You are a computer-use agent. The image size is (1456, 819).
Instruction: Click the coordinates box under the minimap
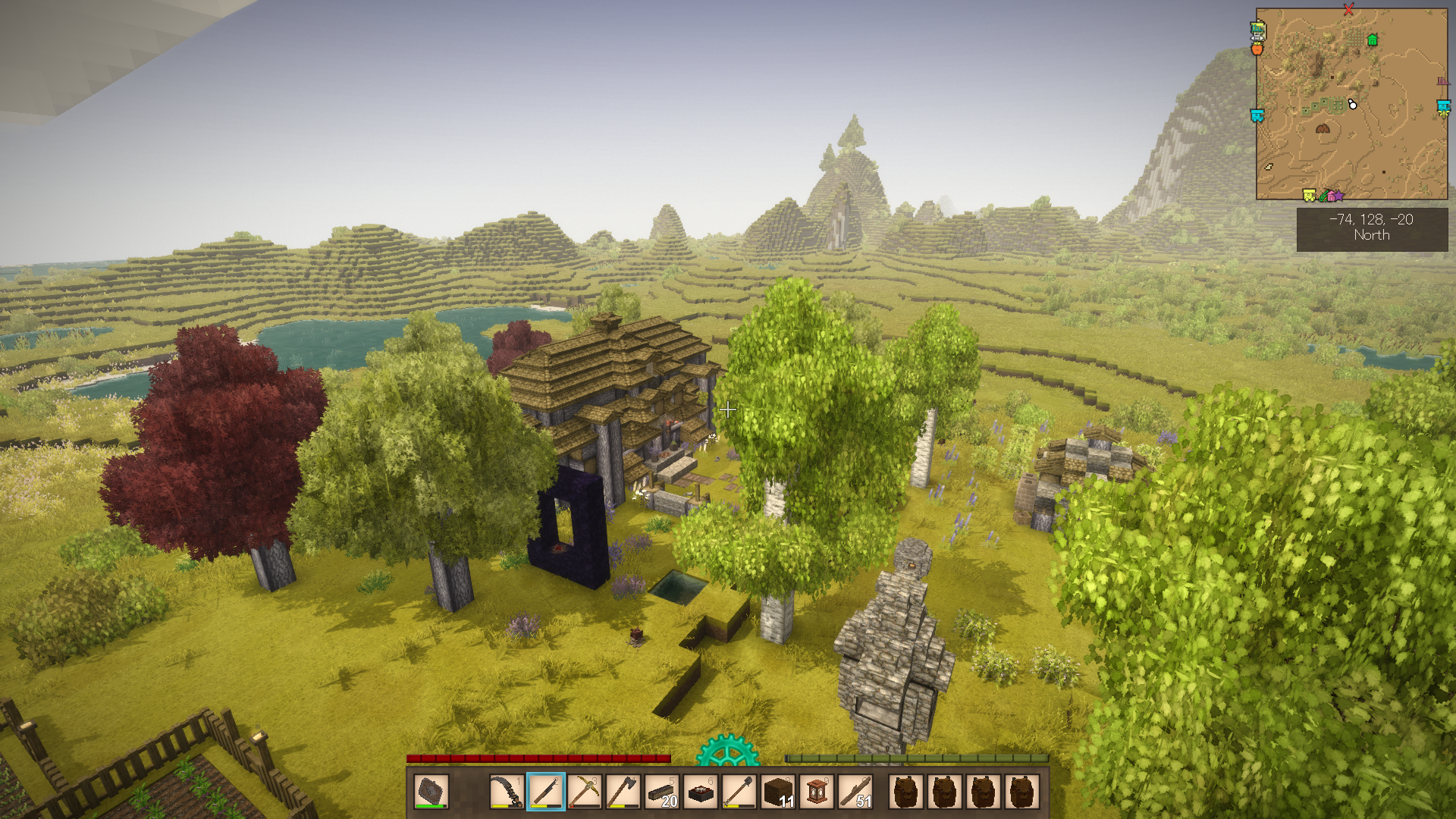click(x=1372, y=227)
